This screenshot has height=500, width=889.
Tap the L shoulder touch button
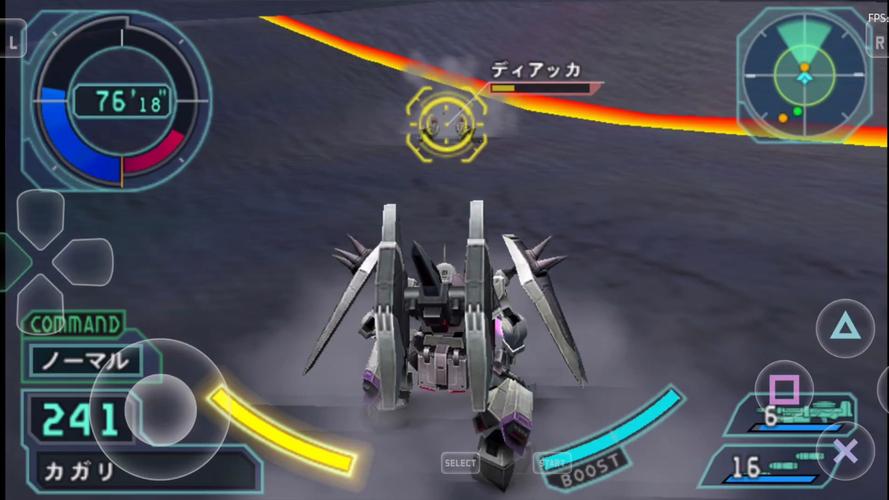tap(12, 40)
